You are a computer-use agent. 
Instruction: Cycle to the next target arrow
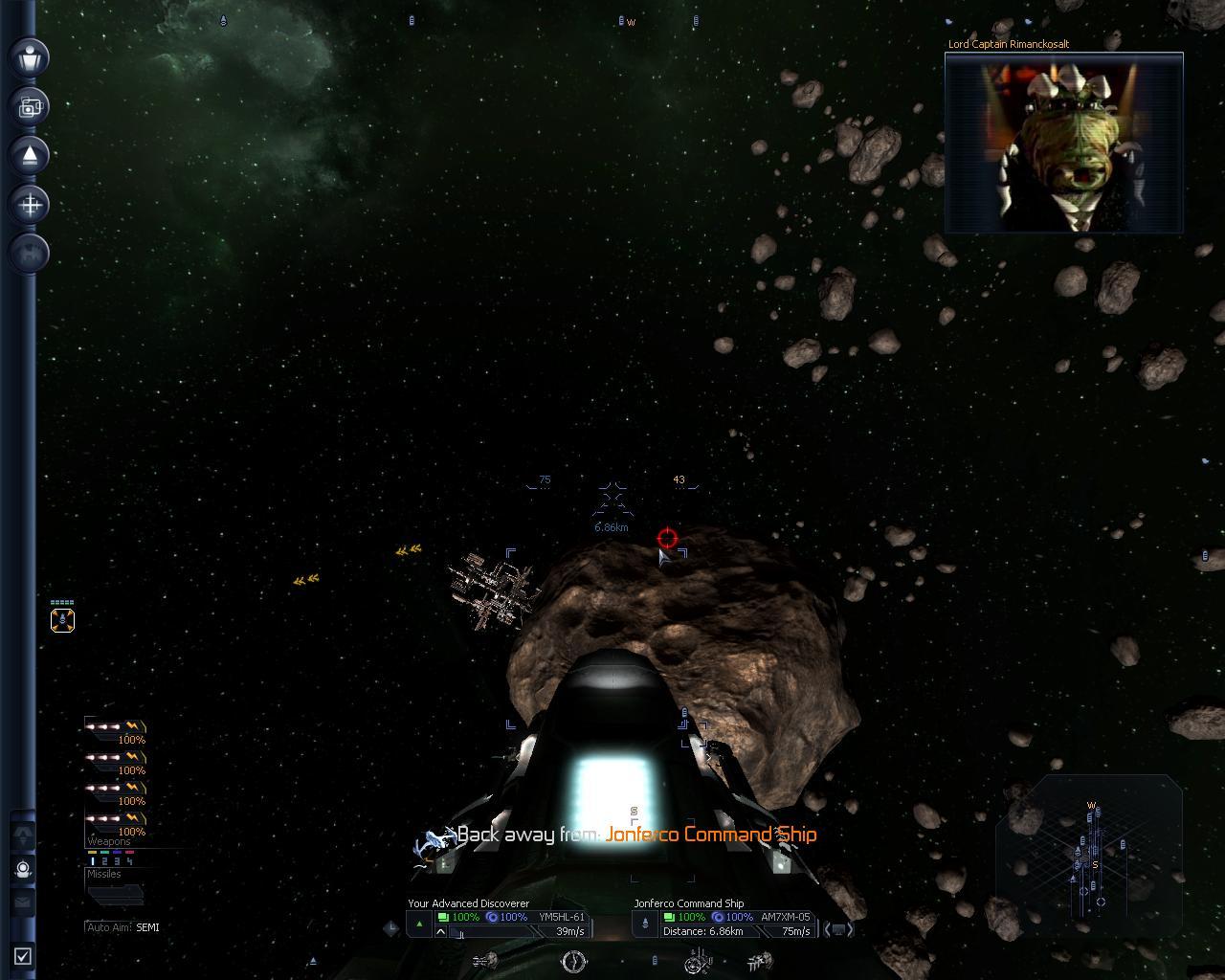coord(849,928)
